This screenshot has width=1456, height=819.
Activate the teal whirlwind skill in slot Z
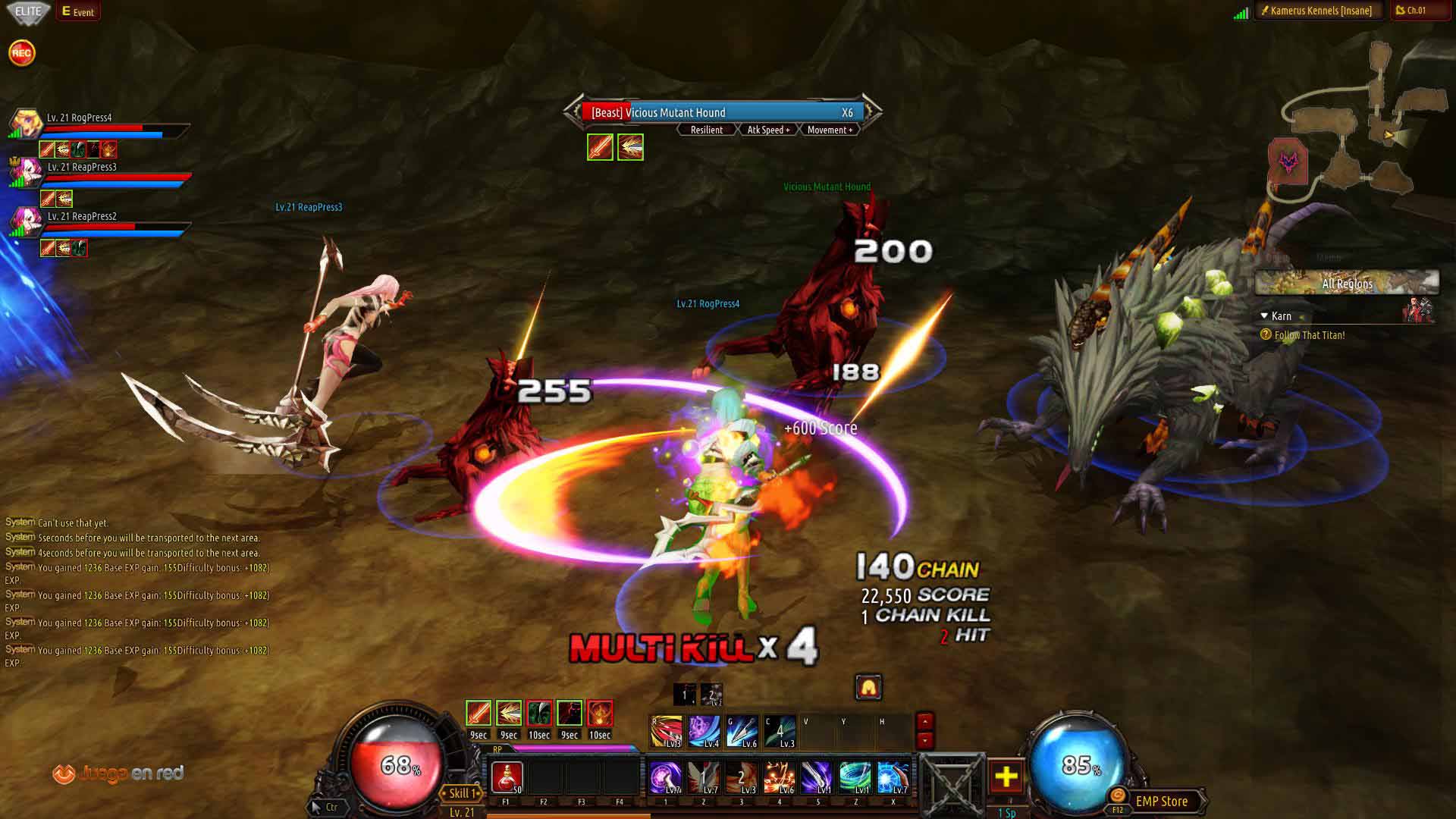855,777
